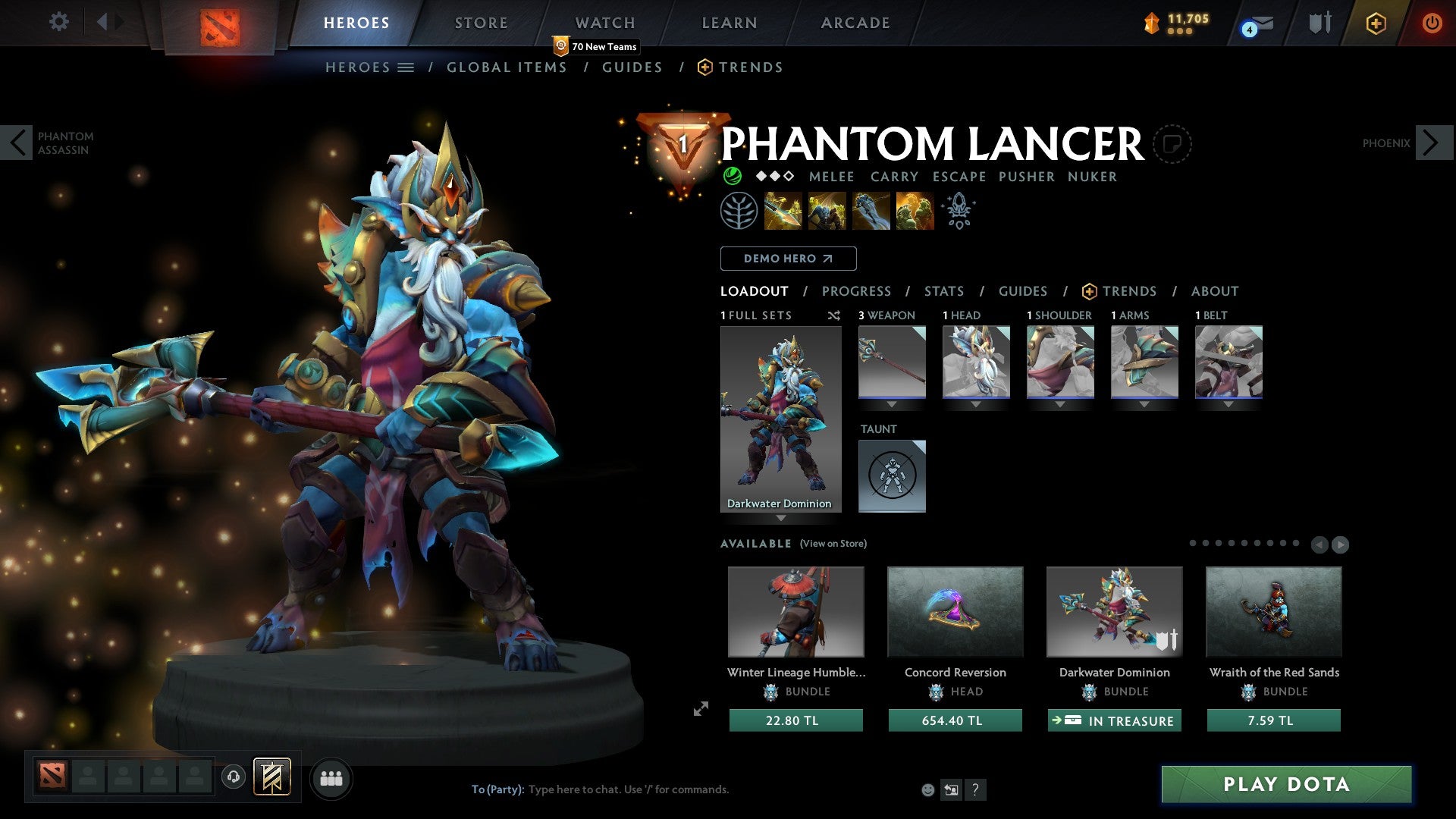Image resolution: width=1456 pixels, height=819 pixels.
Task: Switch to the Stats tab
Action: [943, 291]
